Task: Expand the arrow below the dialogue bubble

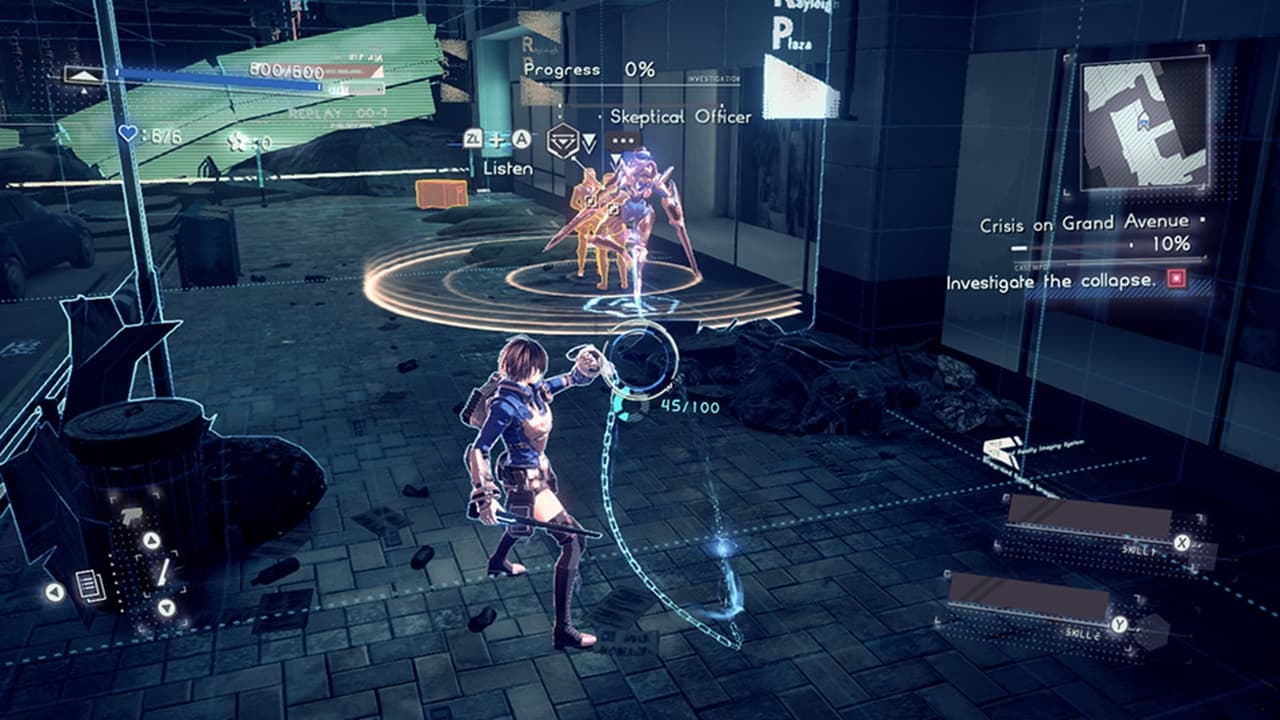Action: [x=617, y=157]
